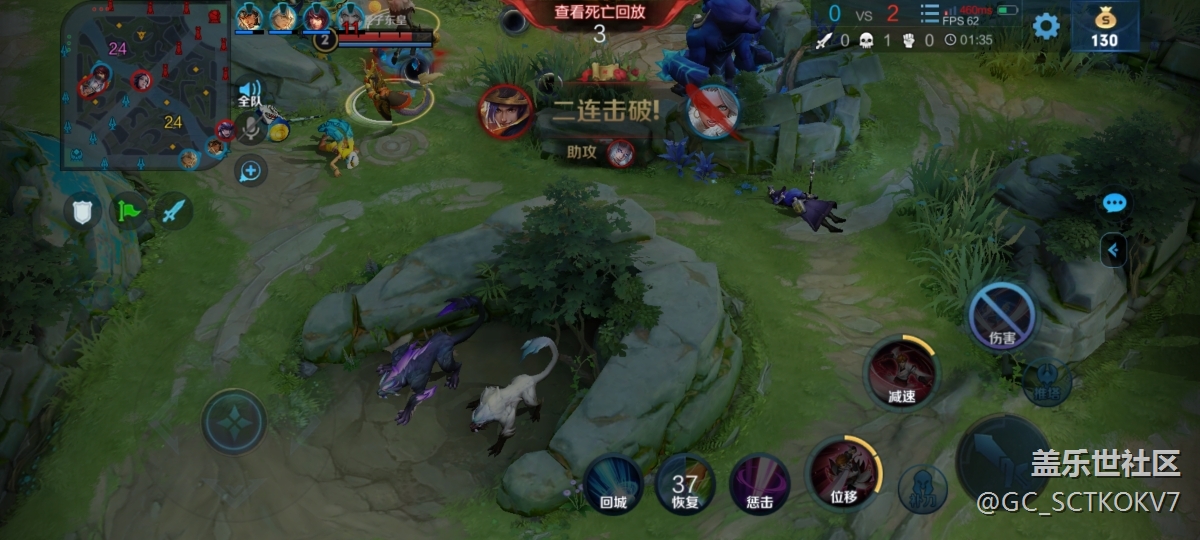Open the gear settings menu
Image resolution: width=1200 pixels, height=540 pixels.
click(1046, 26)
